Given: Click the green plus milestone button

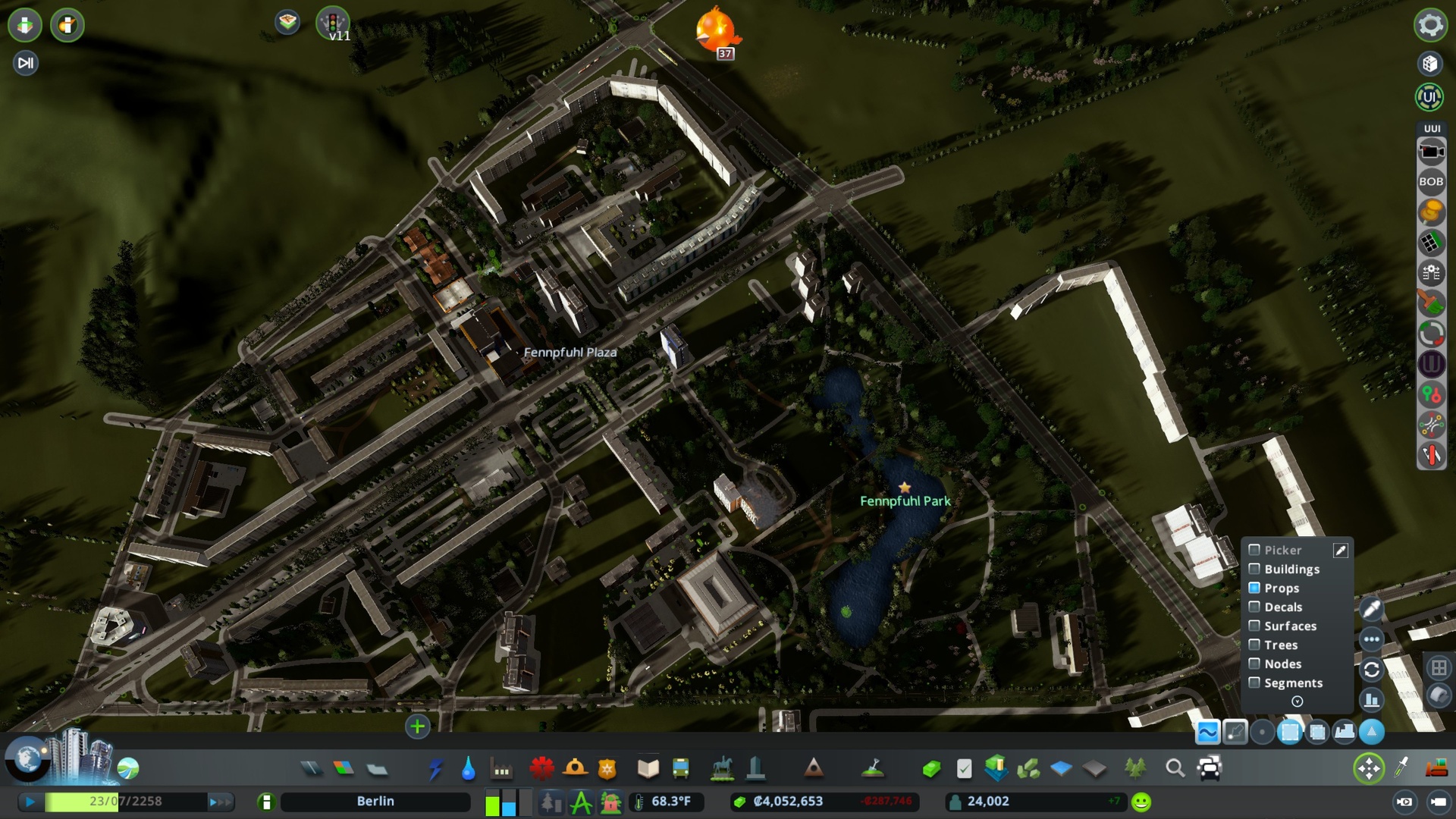Looking at the screenshot, I should click(x=416, y=726).
